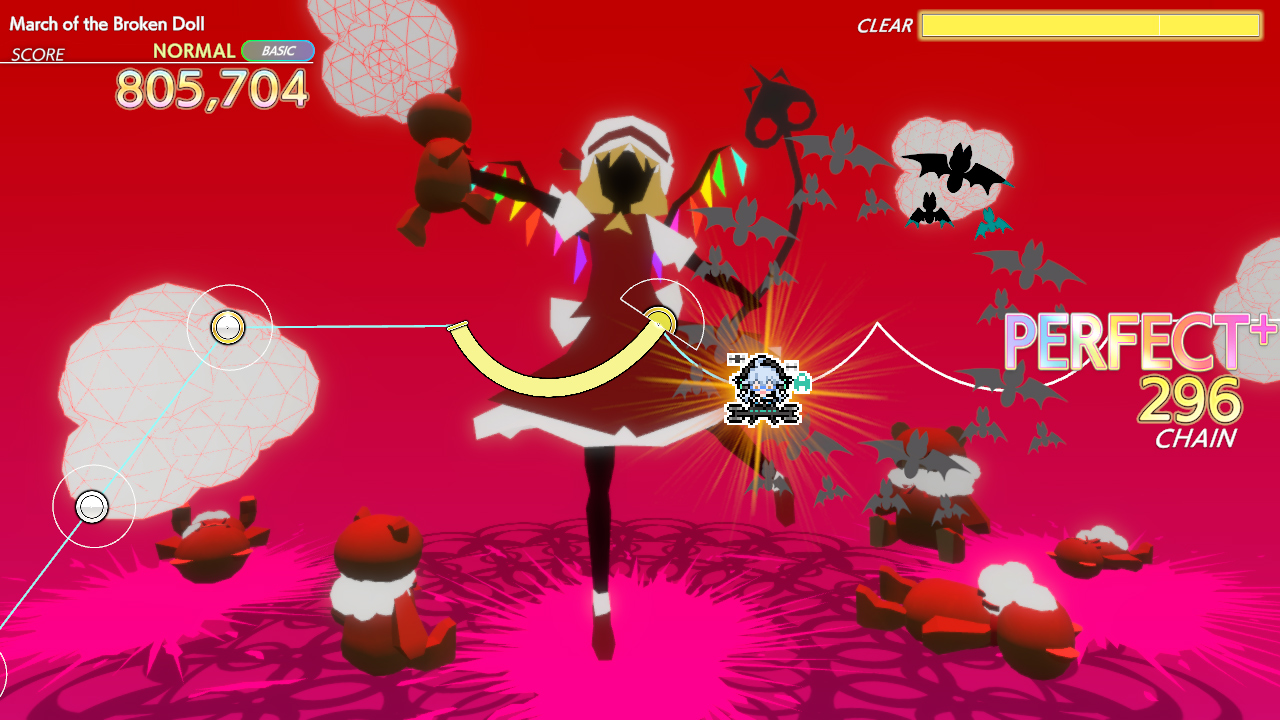The height and width of the screenshot is (720, 1280).
Task: Toggle the BASIC mode badge
Action: click(277, 51)
